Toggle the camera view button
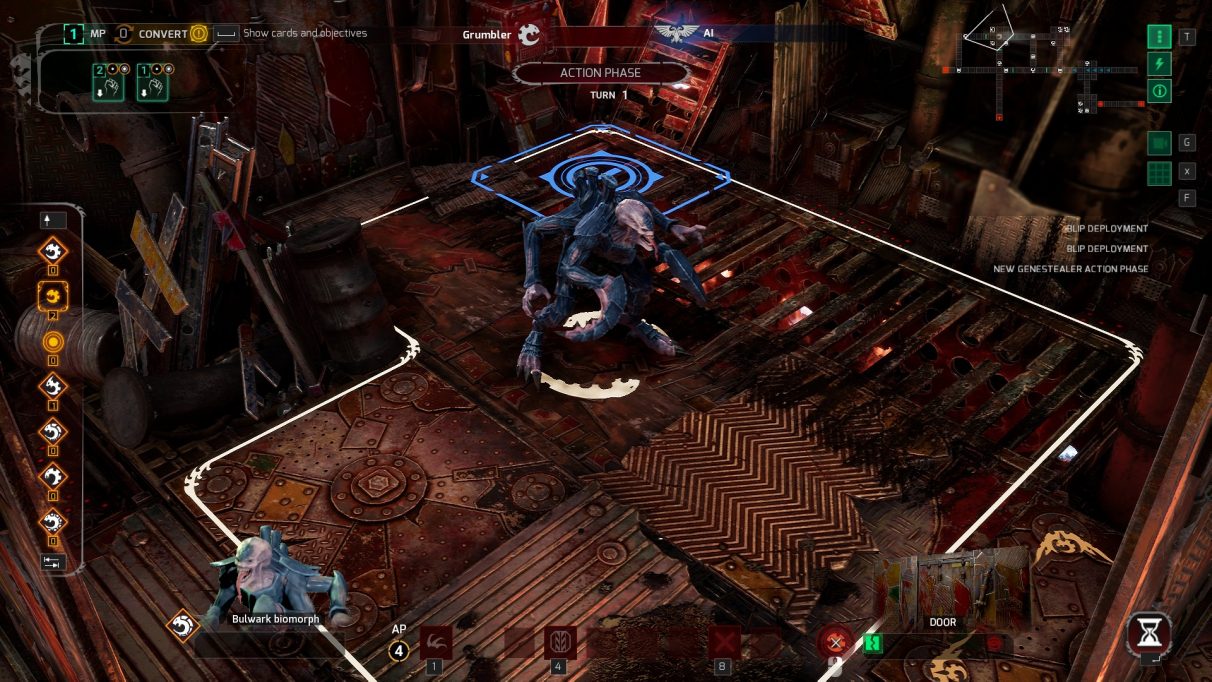 (x=1159, y=143)
